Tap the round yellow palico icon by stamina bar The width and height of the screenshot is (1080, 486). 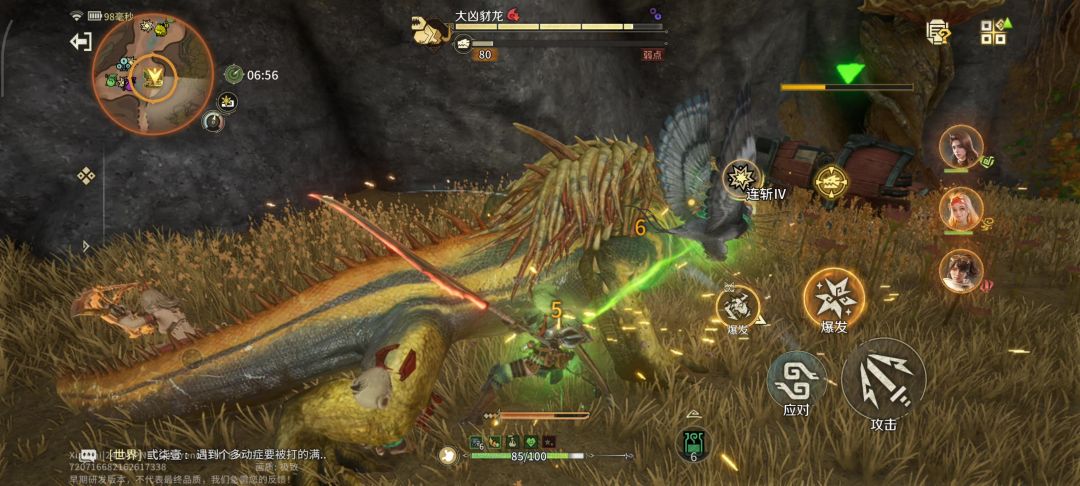(x=450, y=455)
